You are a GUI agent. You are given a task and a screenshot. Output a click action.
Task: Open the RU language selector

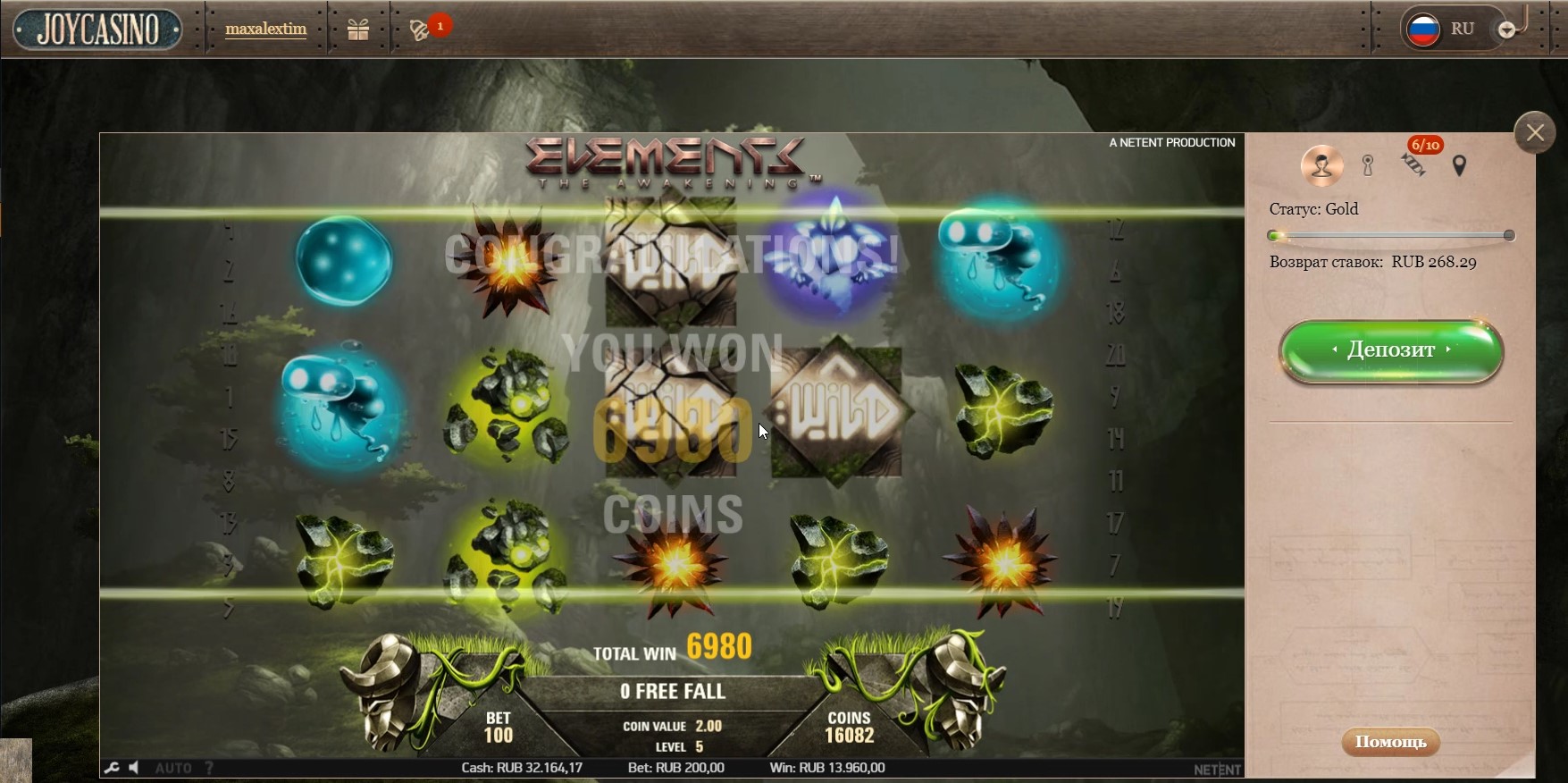[1443, 29]
